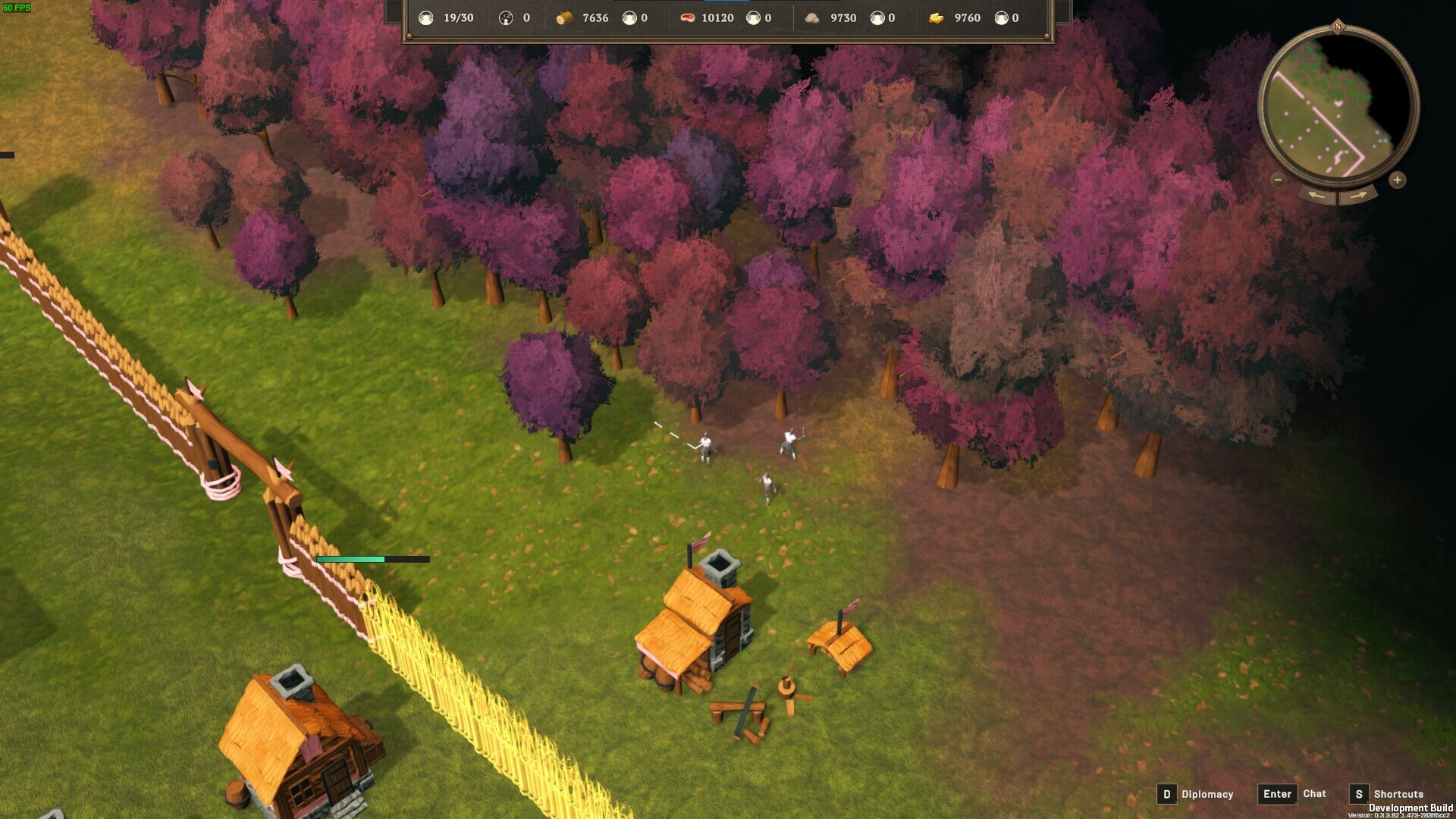The width and height of the screenshot is (1456, 819).
Task: Click the north compass marker above the minimap
Action: pyautogui.click(x=1338, y=27)
